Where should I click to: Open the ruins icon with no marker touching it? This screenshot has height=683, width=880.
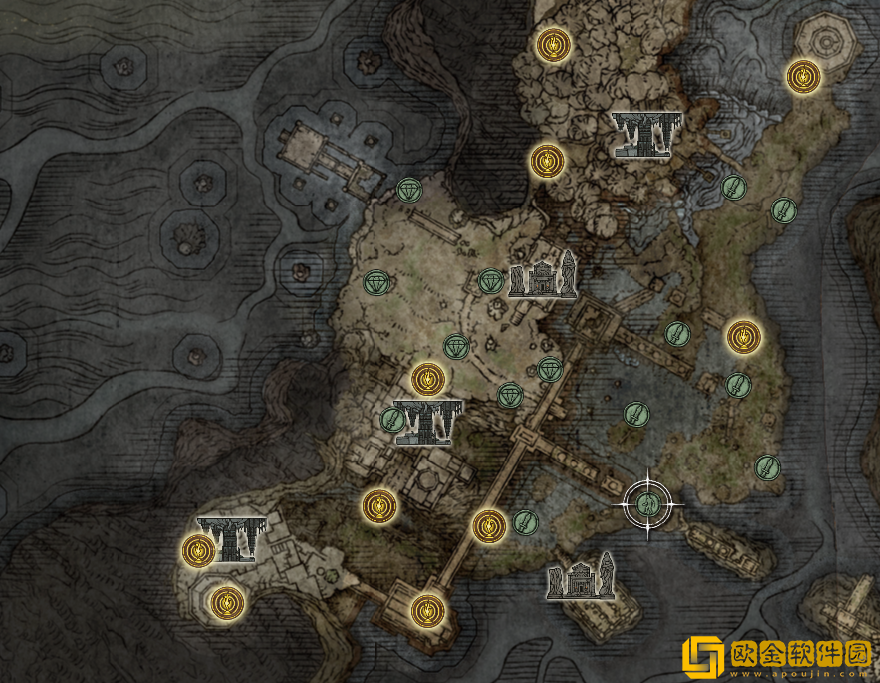point(645,134)
